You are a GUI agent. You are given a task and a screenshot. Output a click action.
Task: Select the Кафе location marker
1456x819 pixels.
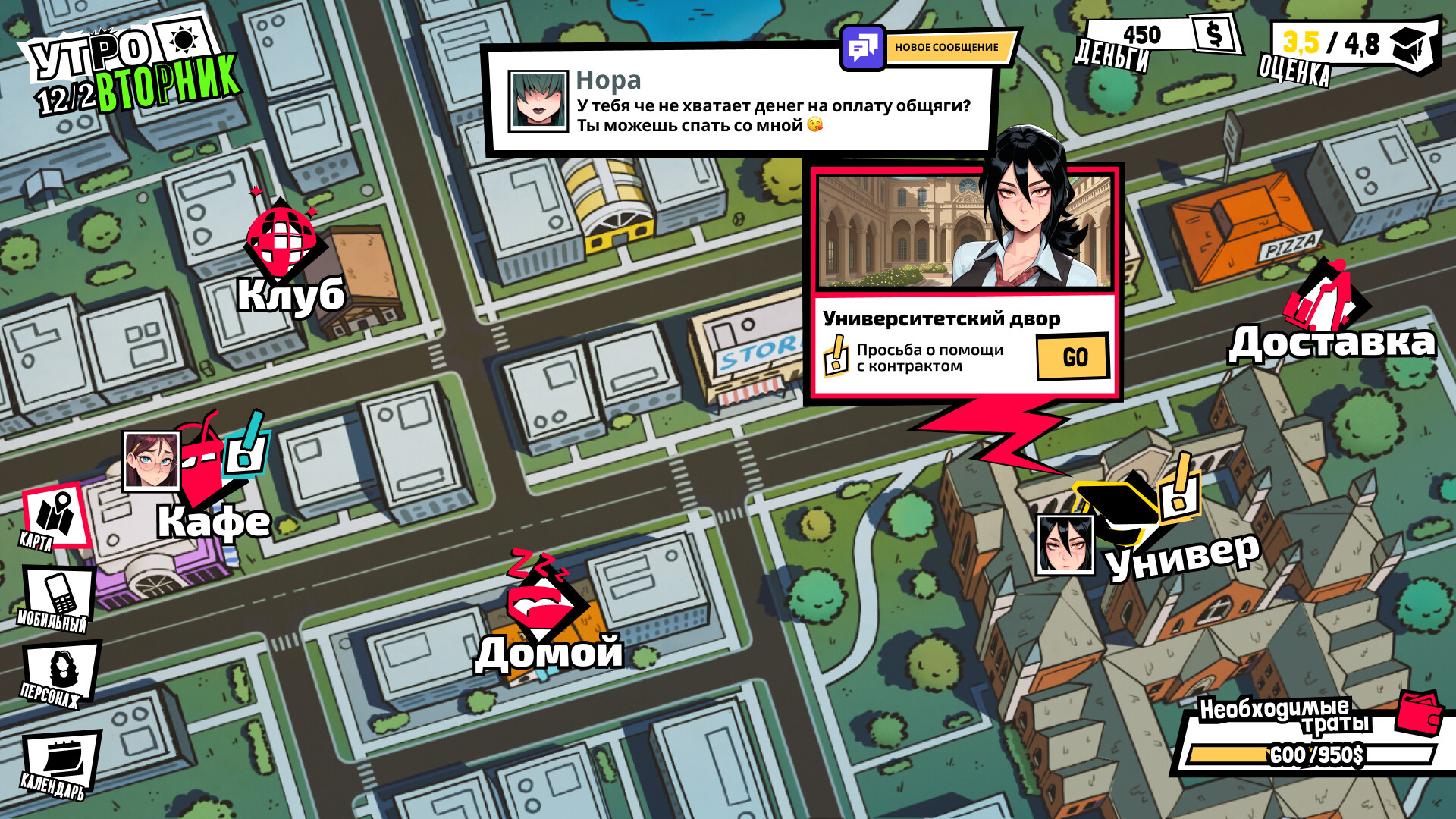point(203,470)
